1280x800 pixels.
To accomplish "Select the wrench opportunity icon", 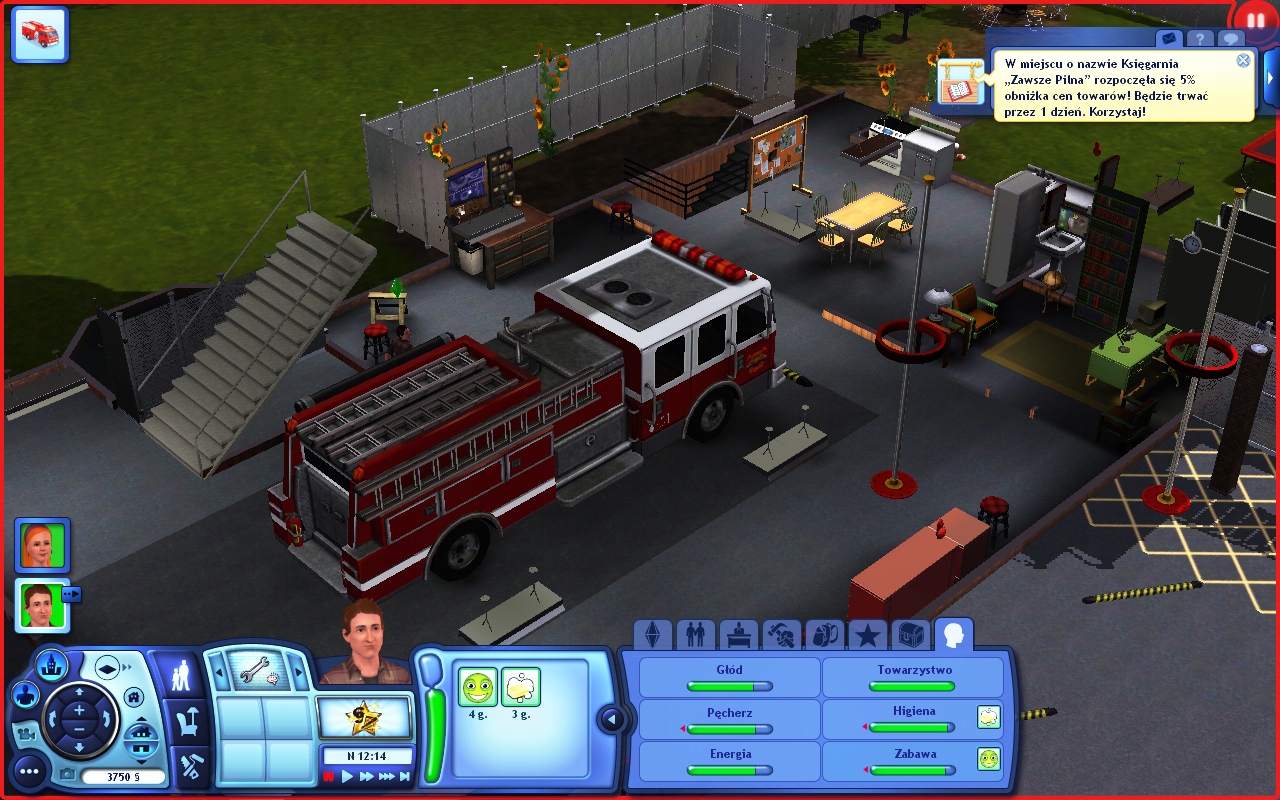I will (258, 672).
